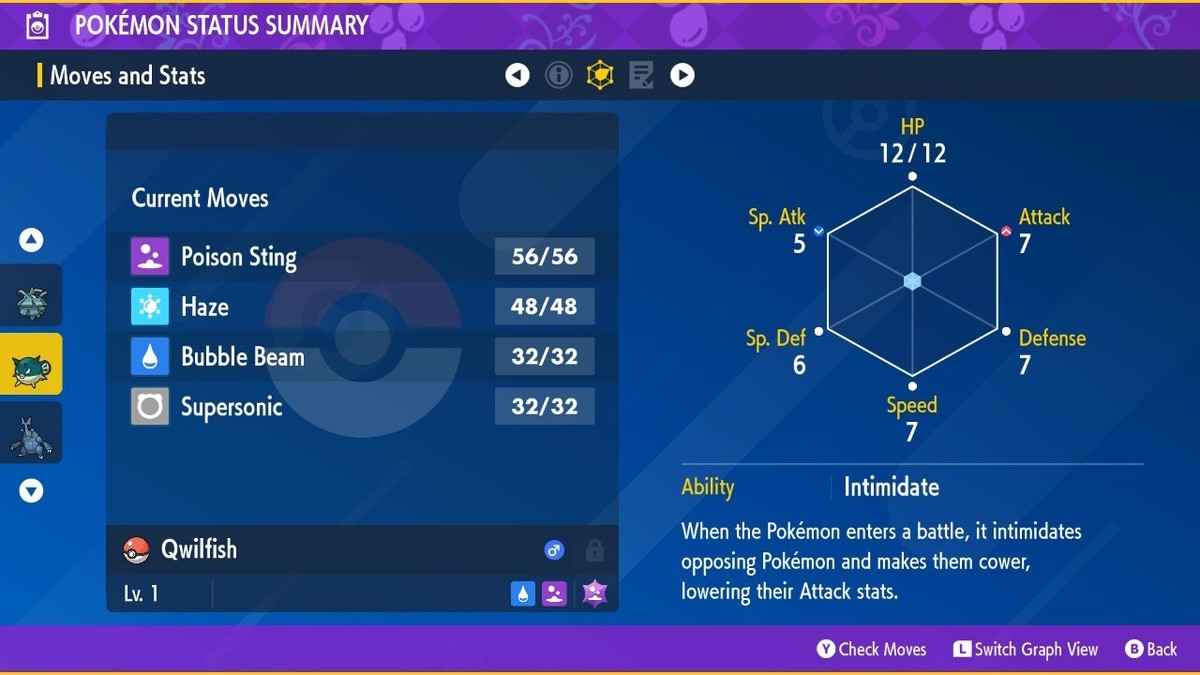This screenshot has width=1200, height=675.
Task: Open the Moves and Stats hexagon tab
Action: click(x=600, y=75)
